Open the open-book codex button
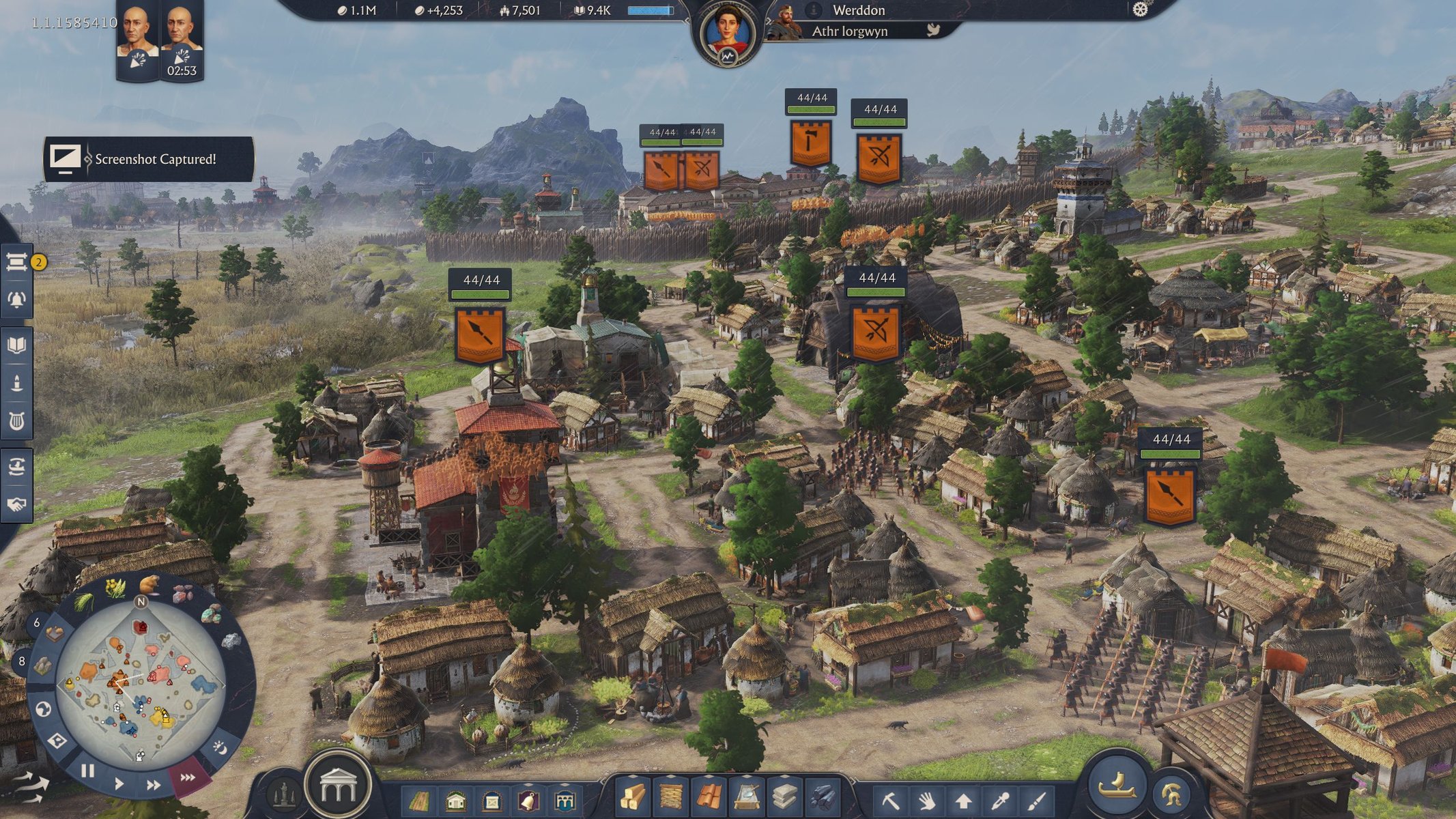This screenshot has height=819, width=1456. pos(17,345)
